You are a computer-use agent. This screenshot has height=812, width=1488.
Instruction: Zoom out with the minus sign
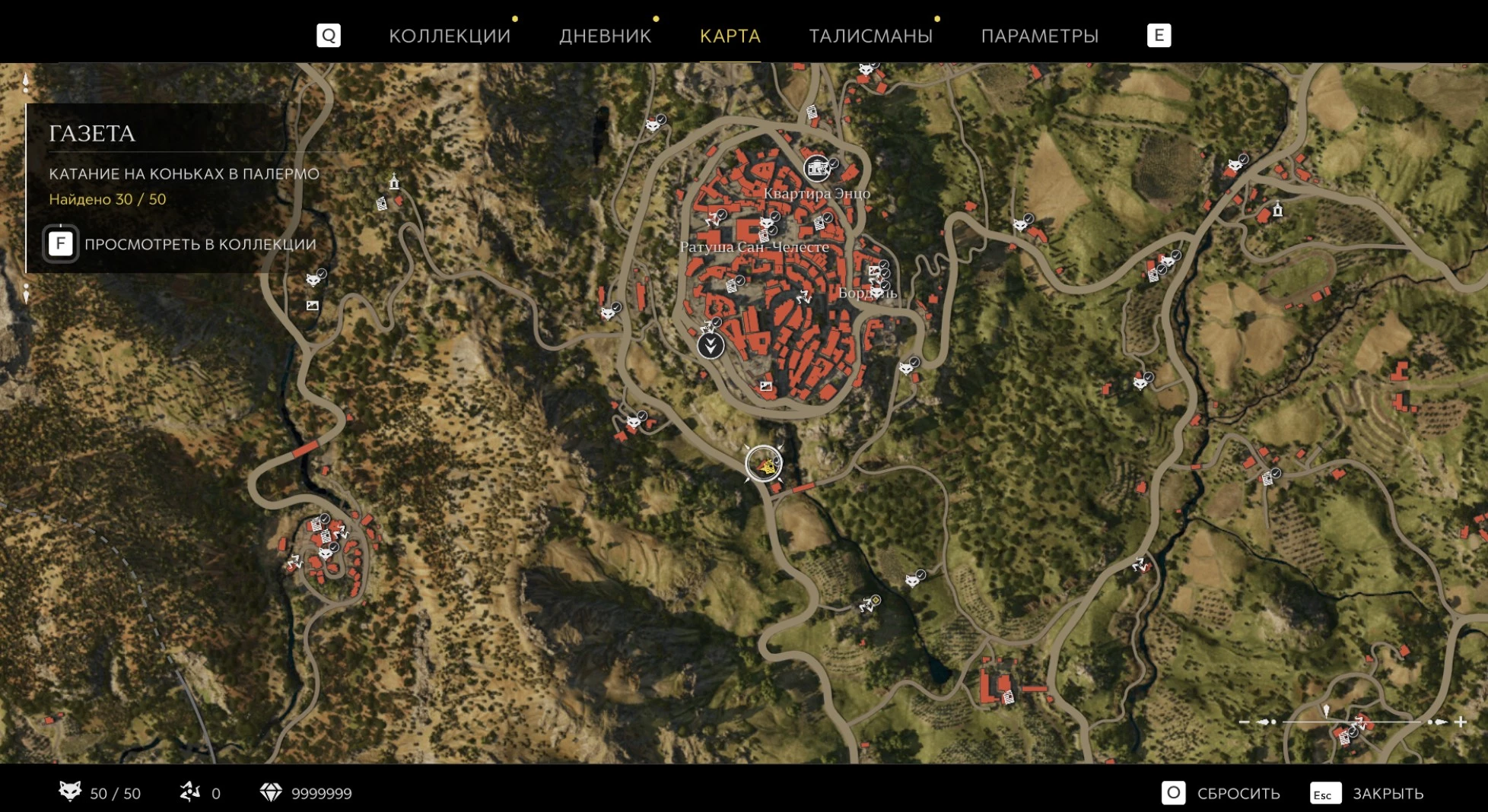coord(1244,722)
